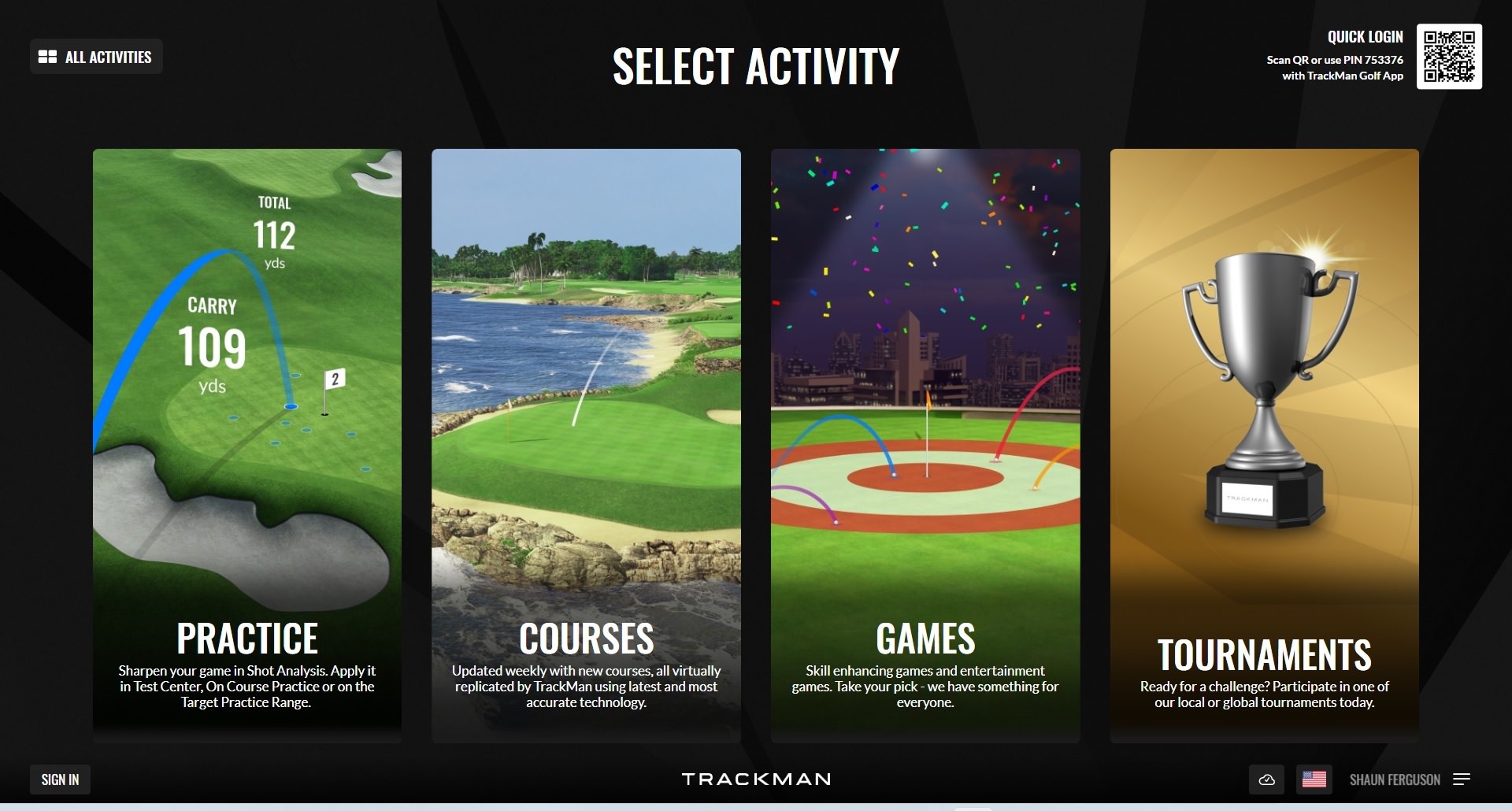Open the ALL ACTIVITIES panel

[96, 56]
